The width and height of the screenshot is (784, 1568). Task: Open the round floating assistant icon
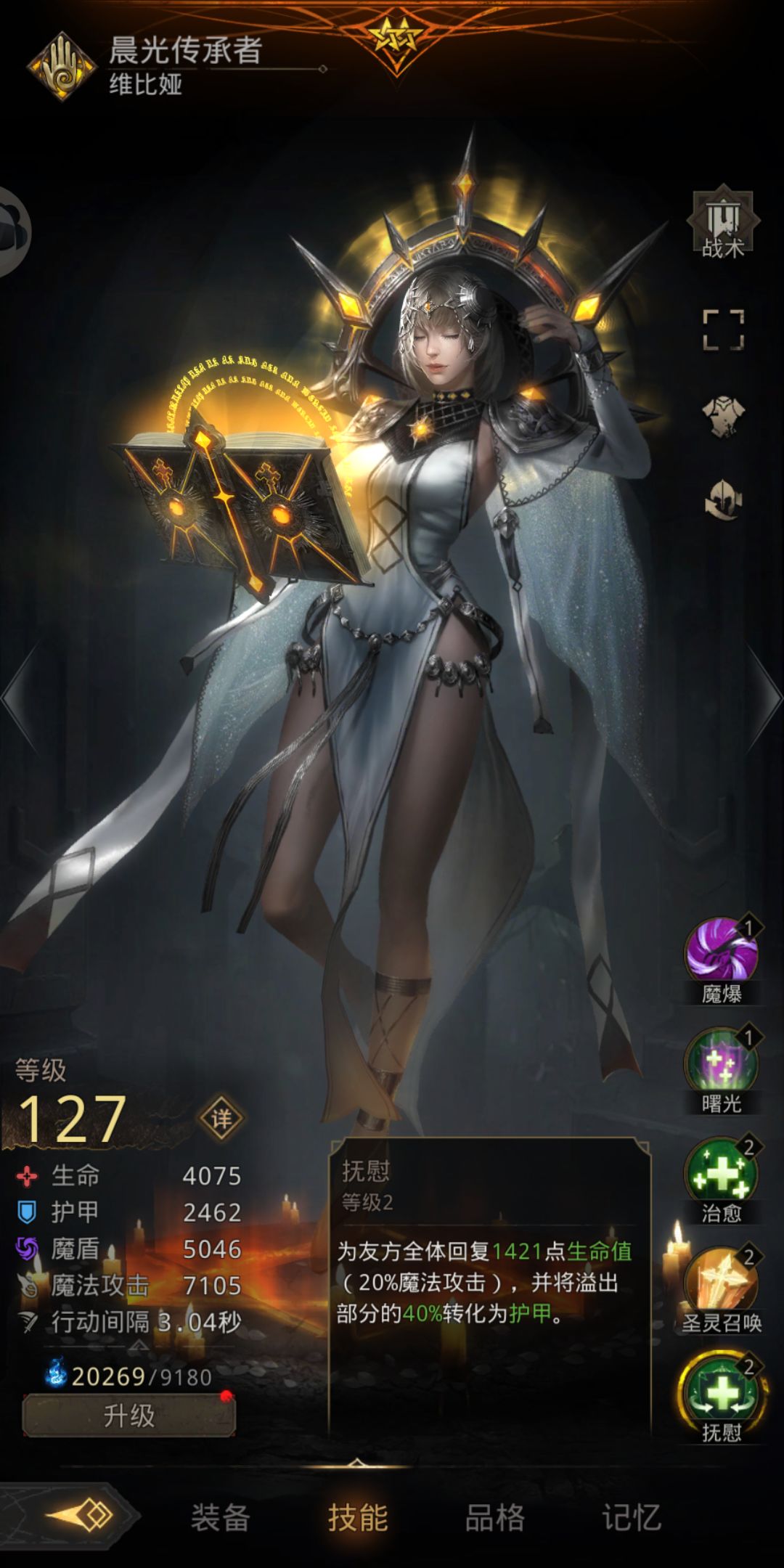[x=13, y=231]
